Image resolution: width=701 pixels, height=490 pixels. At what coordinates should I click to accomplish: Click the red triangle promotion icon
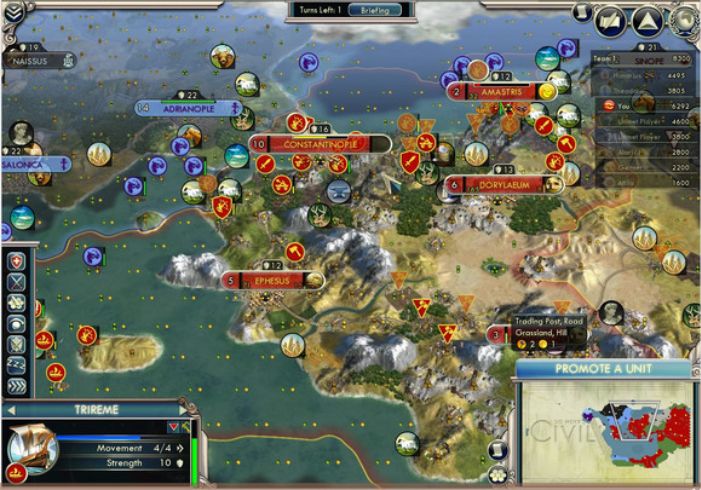pos(171,428)
